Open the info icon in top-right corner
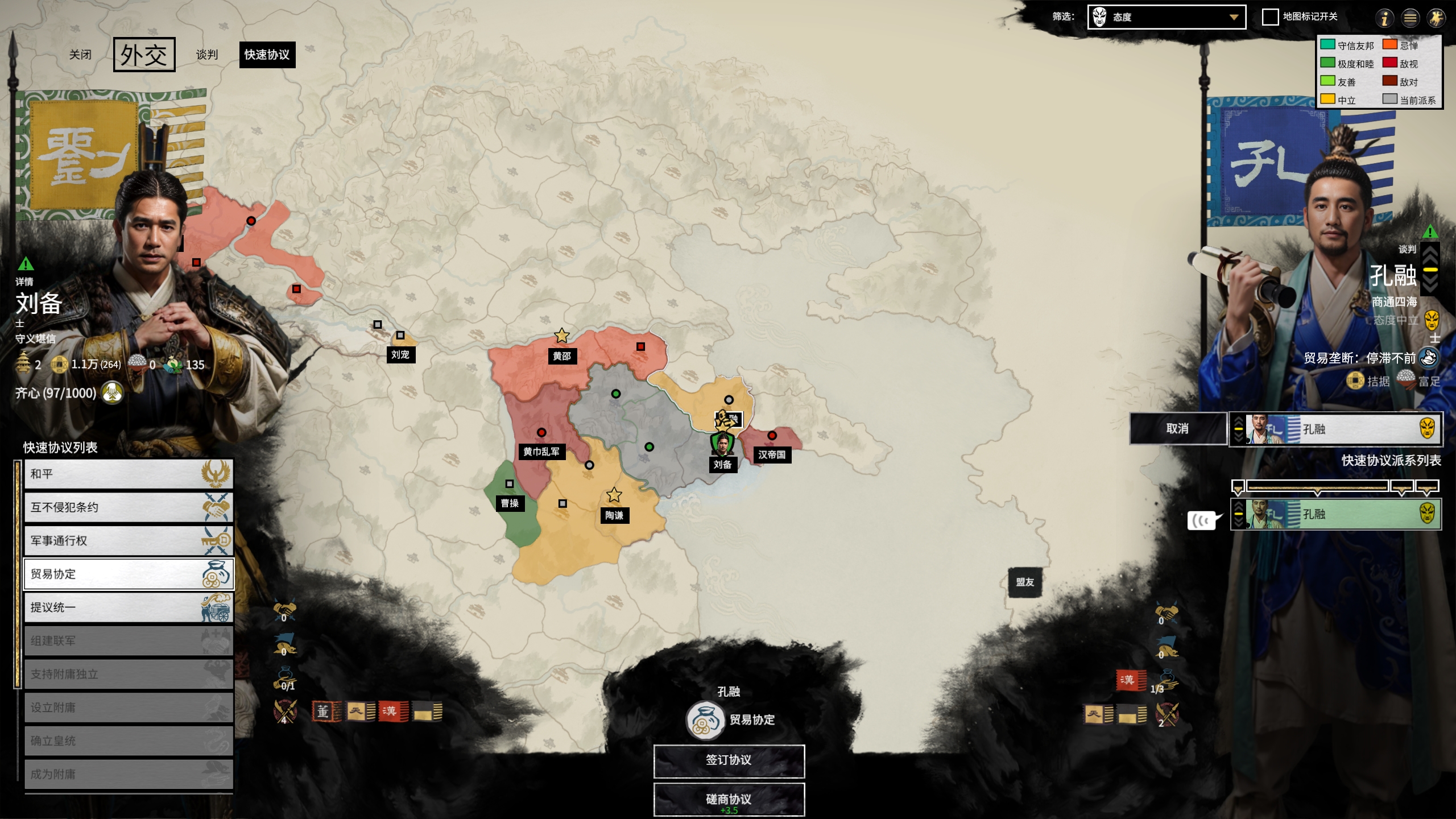 1384,18
